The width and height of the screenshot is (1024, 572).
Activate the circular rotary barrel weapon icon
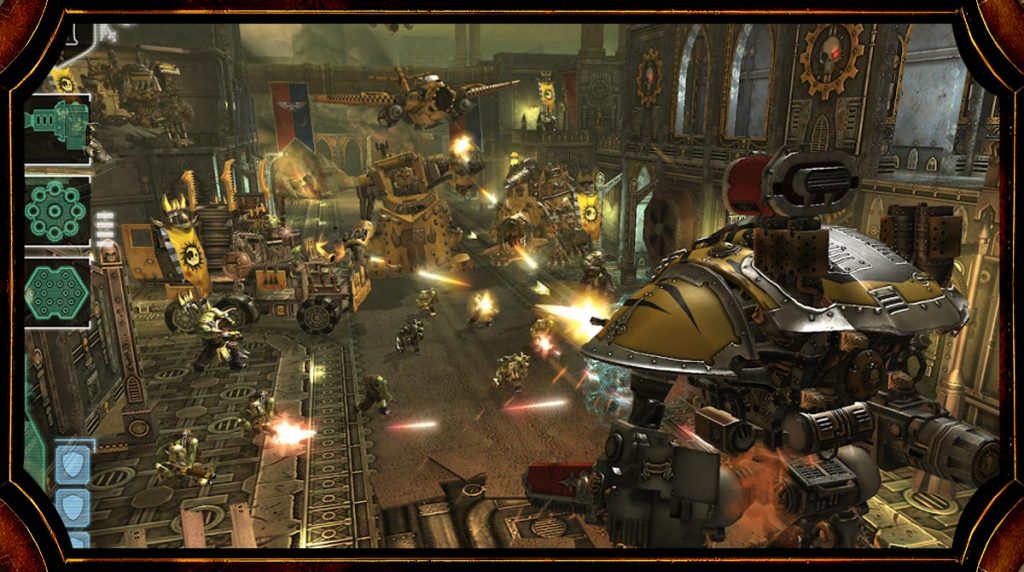(56, 209)
